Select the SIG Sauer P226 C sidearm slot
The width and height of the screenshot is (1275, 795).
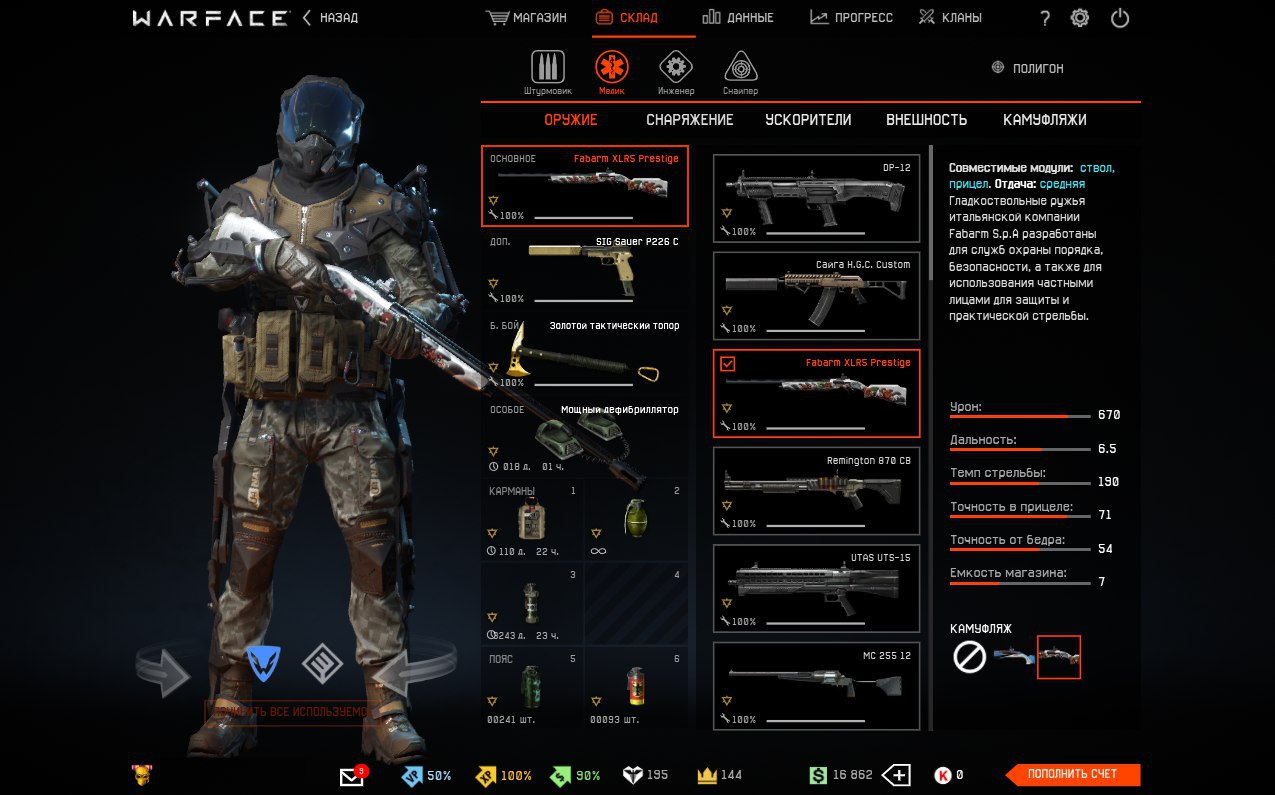585,270
